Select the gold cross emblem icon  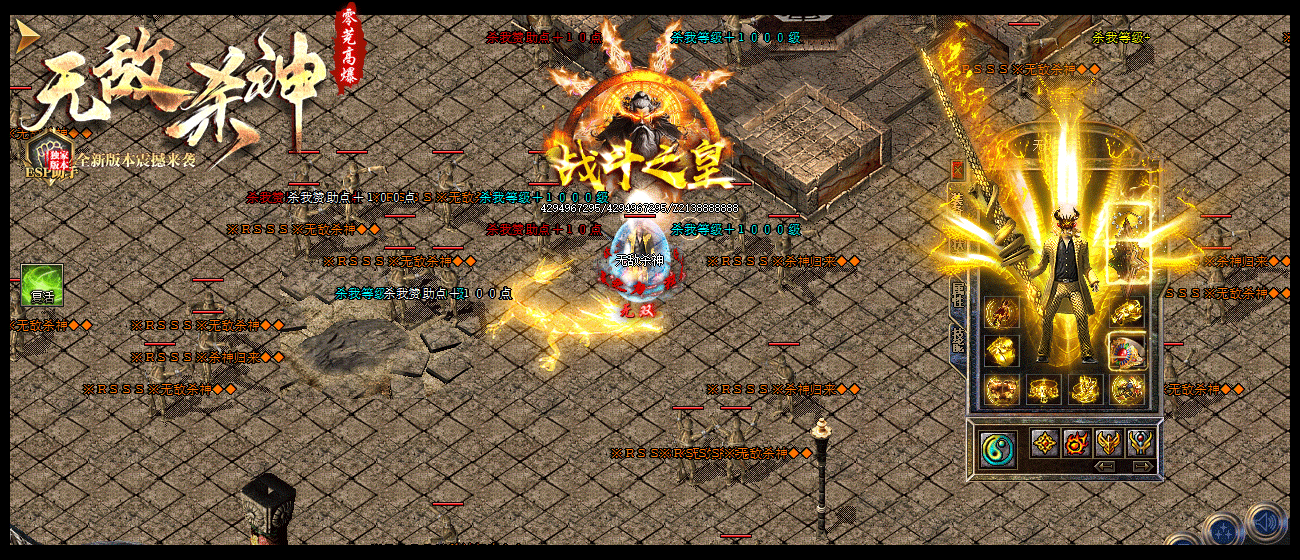tap(1046, 442)
